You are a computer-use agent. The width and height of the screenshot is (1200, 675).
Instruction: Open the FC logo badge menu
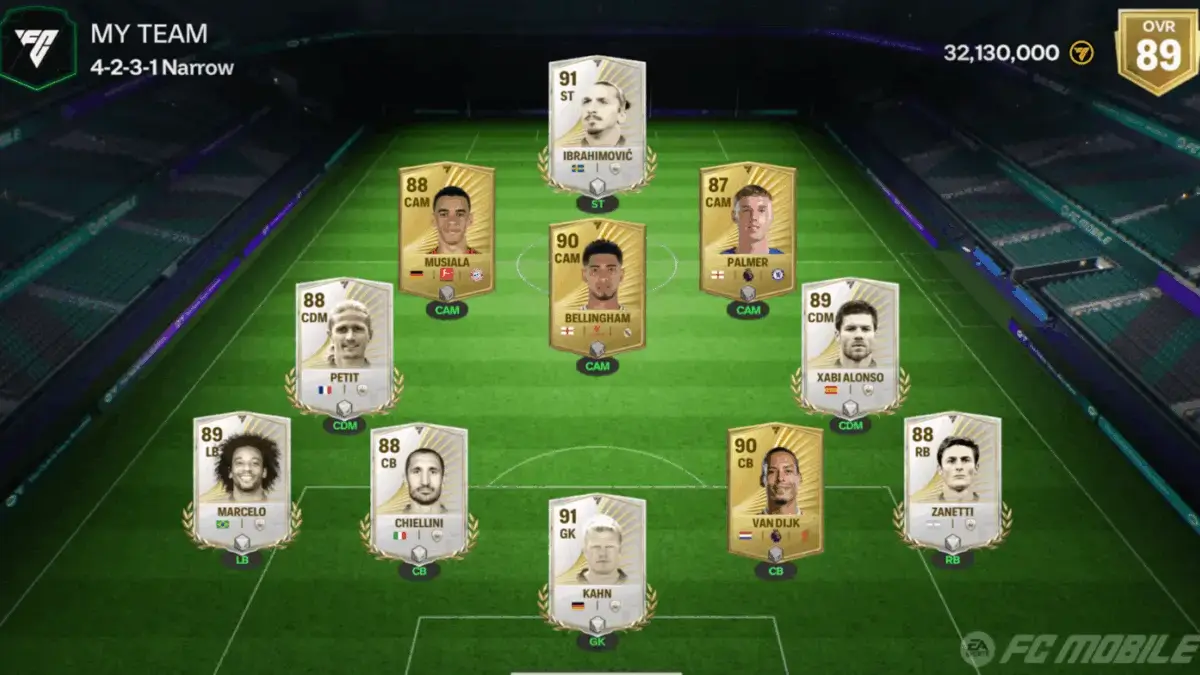(x=37, y=46)
